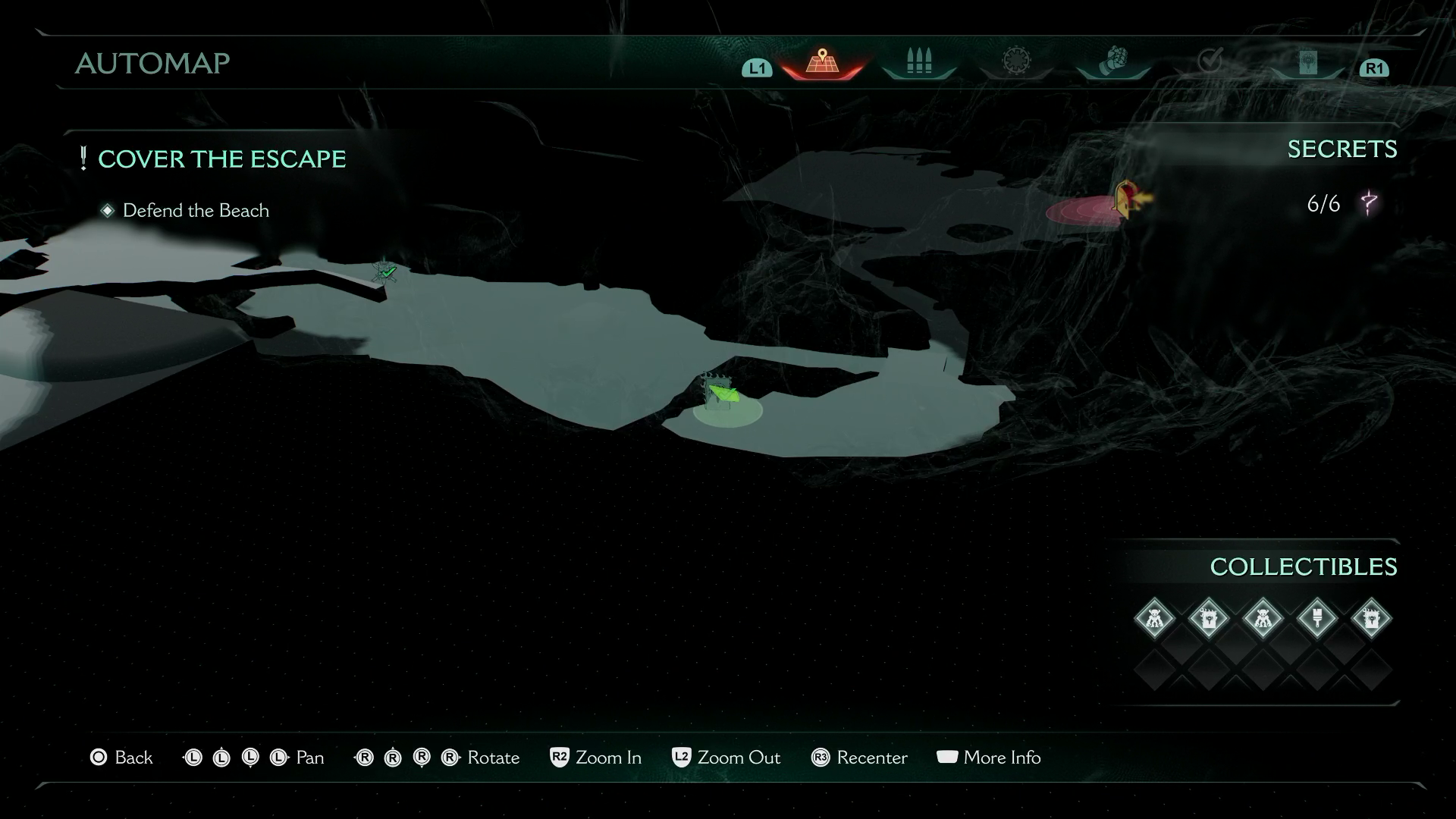
Task: Click the Recenter control
Action: pyautogui.click(x=859, y=758)
